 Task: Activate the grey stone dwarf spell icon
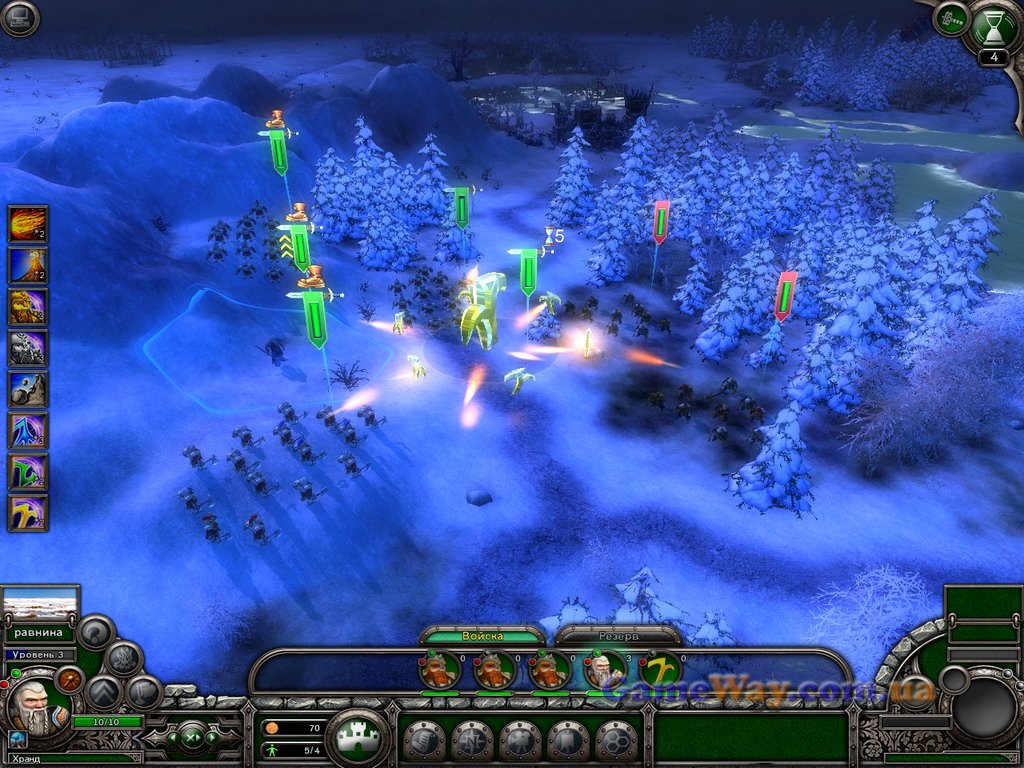point(28,348)
